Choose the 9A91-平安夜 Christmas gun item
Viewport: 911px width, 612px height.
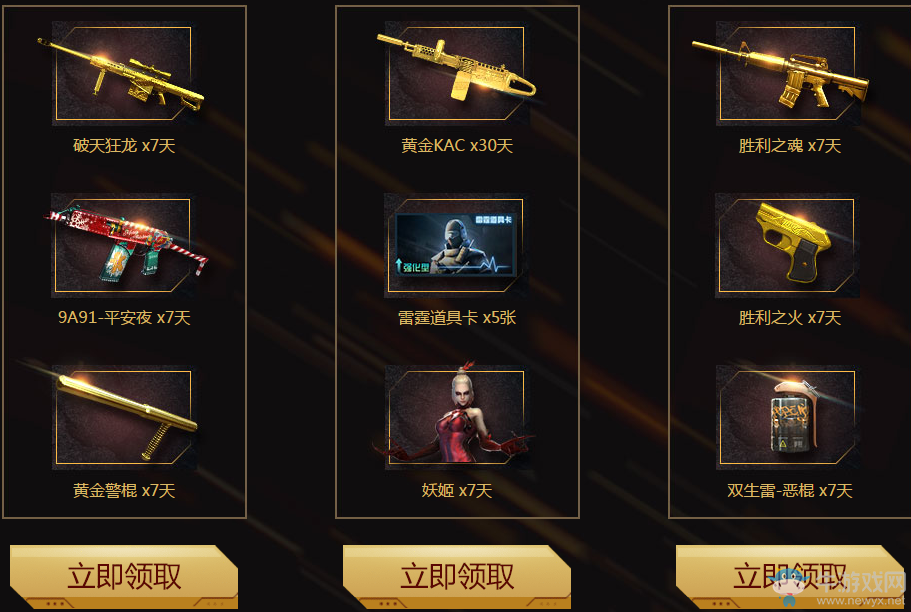[x=122, y=245]
